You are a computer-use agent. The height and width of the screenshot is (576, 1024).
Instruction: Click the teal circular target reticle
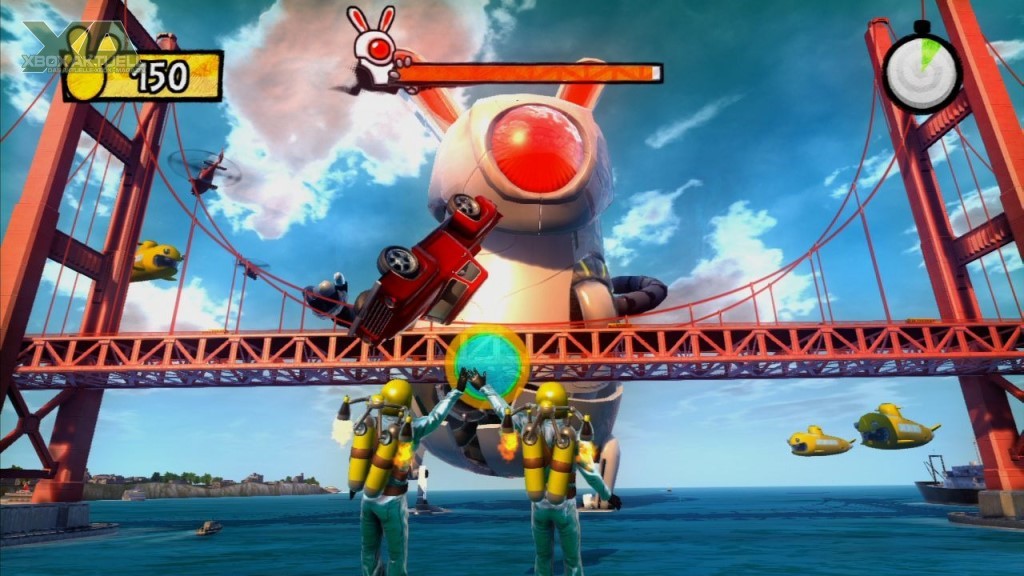(487, 364)
